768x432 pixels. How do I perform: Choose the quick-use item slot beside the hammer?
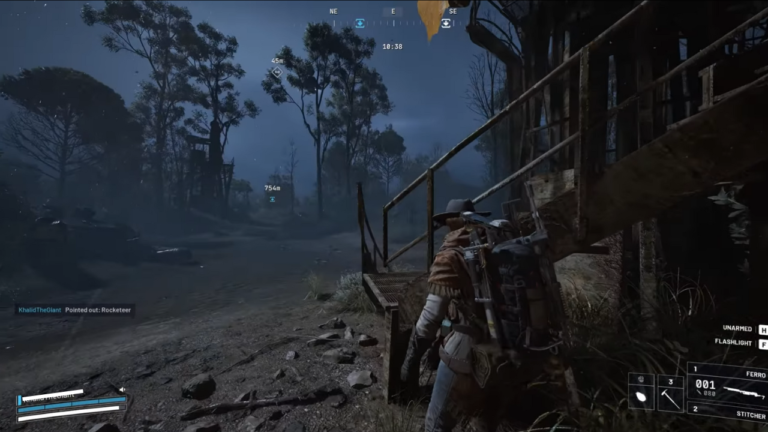[640, 393]
